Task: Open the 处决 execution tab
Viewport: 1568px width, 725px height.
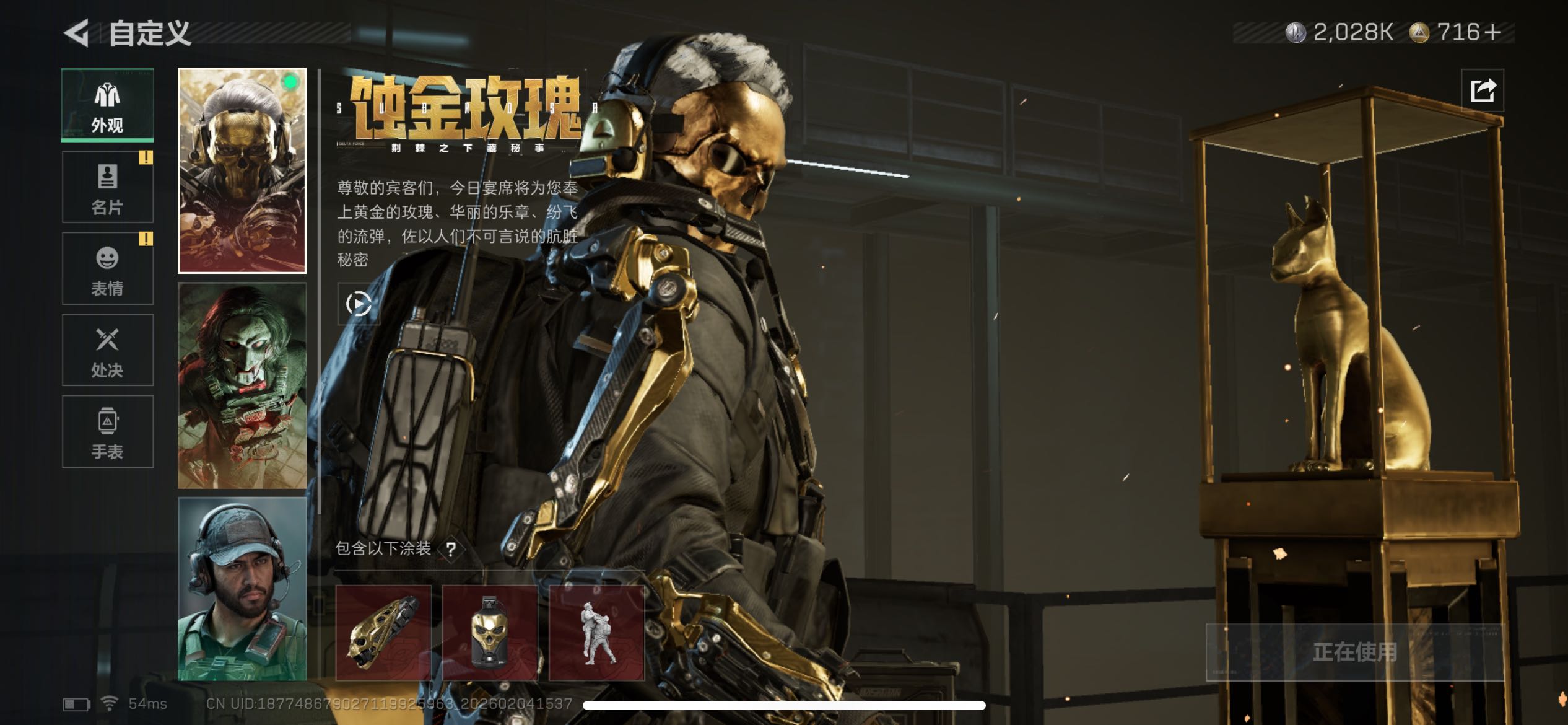Action: (x=107, y=350)
